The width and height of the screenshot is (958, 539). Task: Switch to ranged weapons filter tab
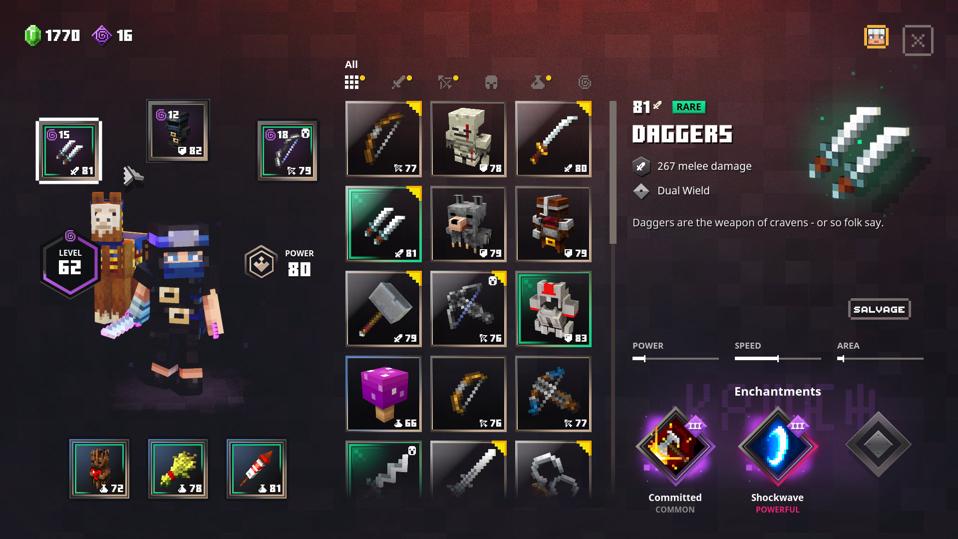(446, 82)
